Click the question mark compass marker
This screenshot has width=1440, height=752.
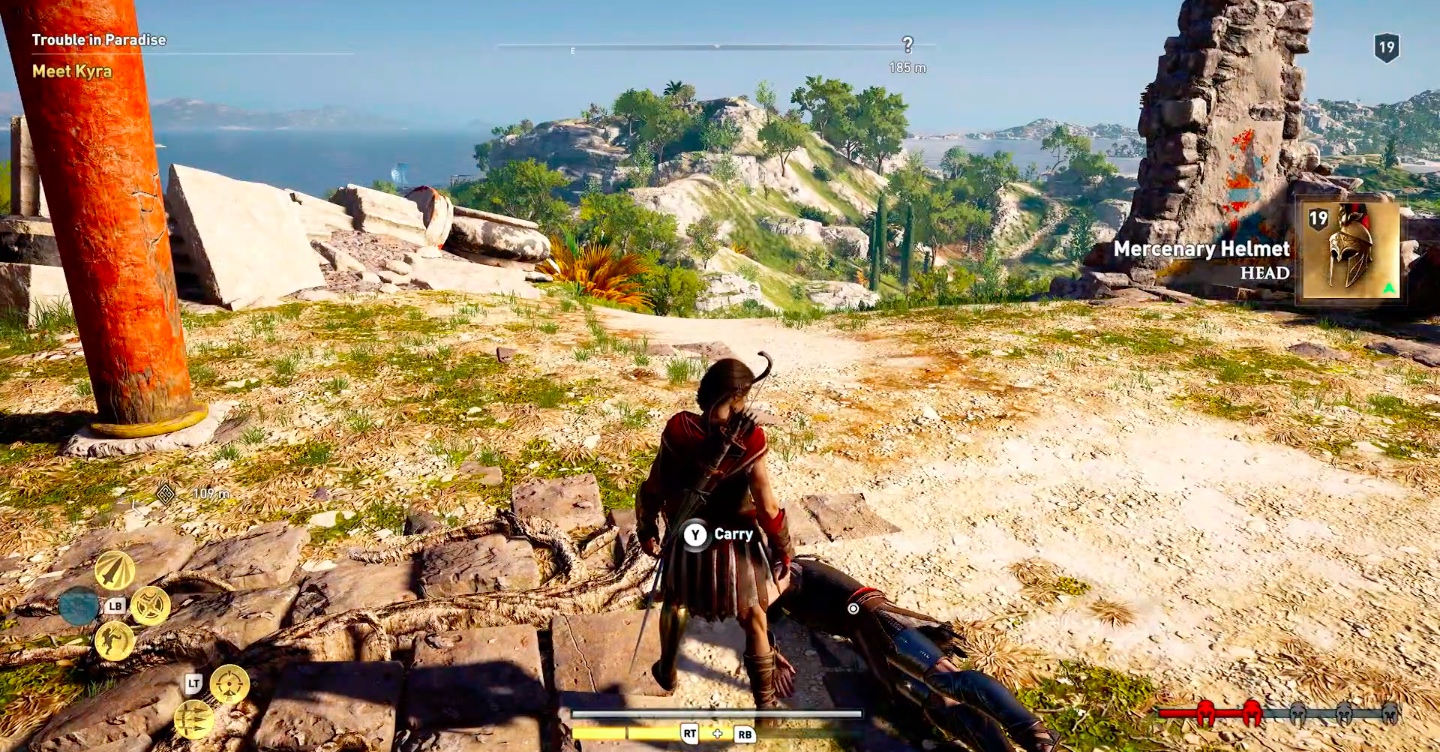[907, 45]
